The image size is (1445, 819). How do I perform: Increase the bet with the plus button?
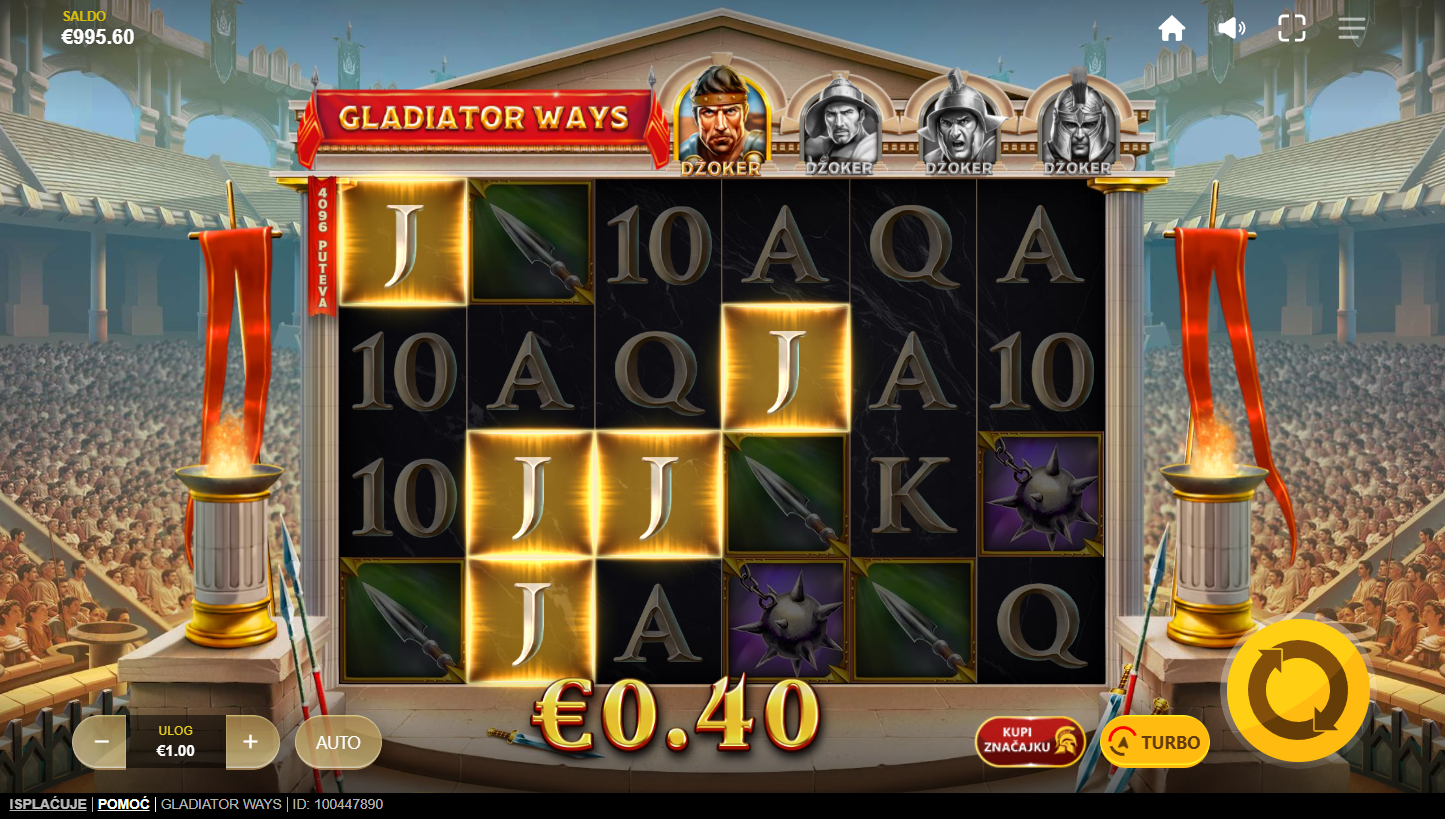250,742
